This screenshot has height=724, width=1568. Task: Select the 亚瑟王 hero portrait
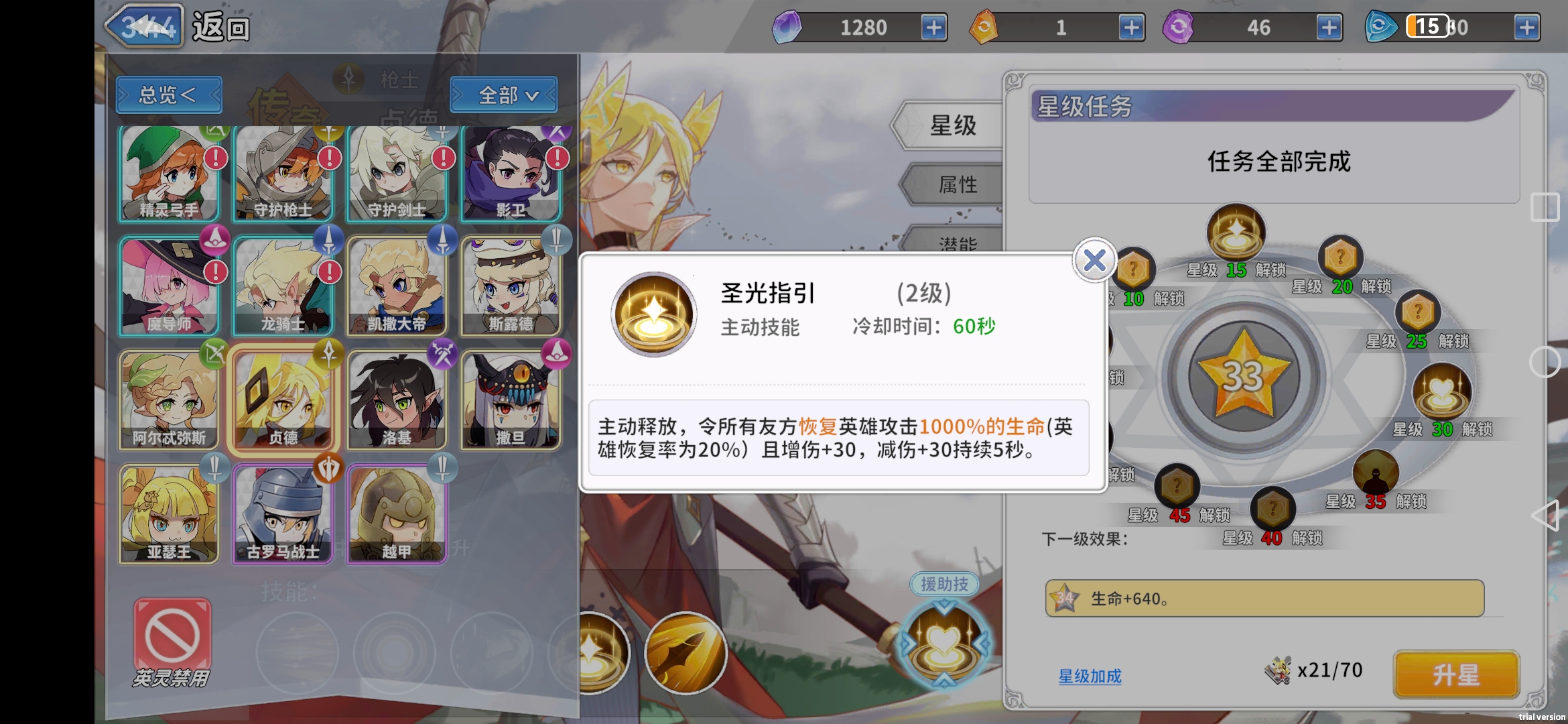click(170, 515)
